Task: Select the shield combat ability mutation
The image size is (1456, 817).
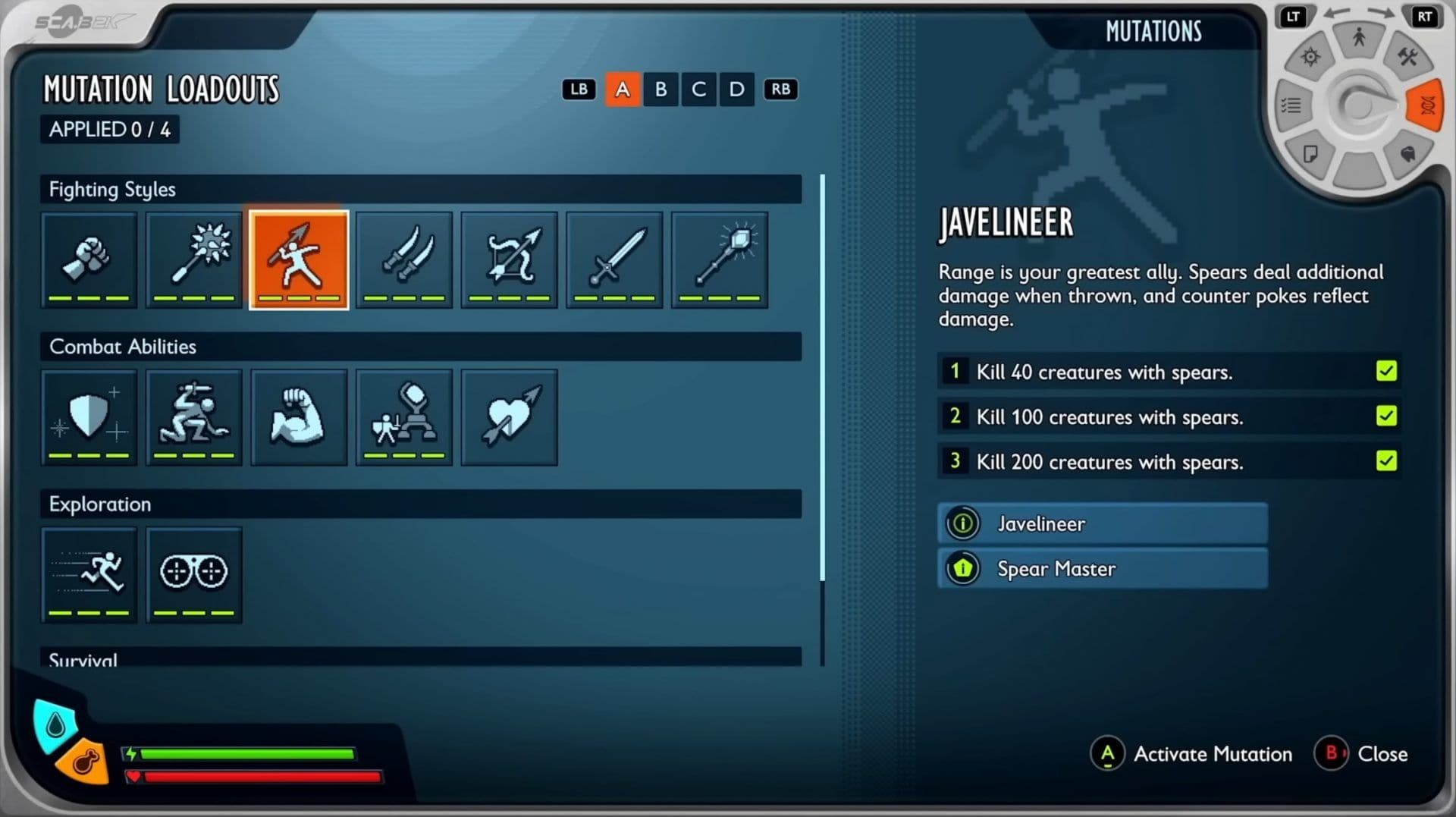Action: tap(89, 416)
